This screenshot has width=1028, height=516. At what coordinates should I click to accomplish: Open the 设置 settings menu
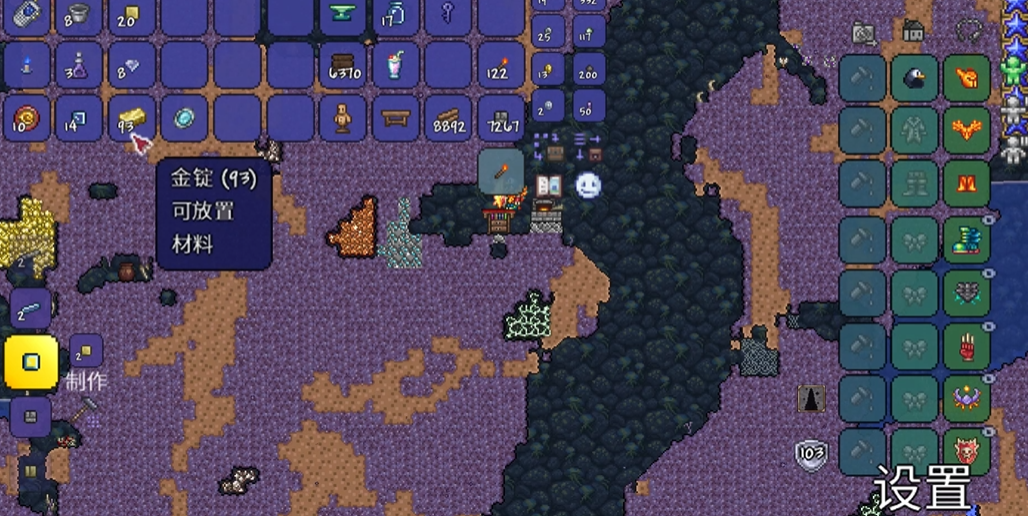coord(922,487)
